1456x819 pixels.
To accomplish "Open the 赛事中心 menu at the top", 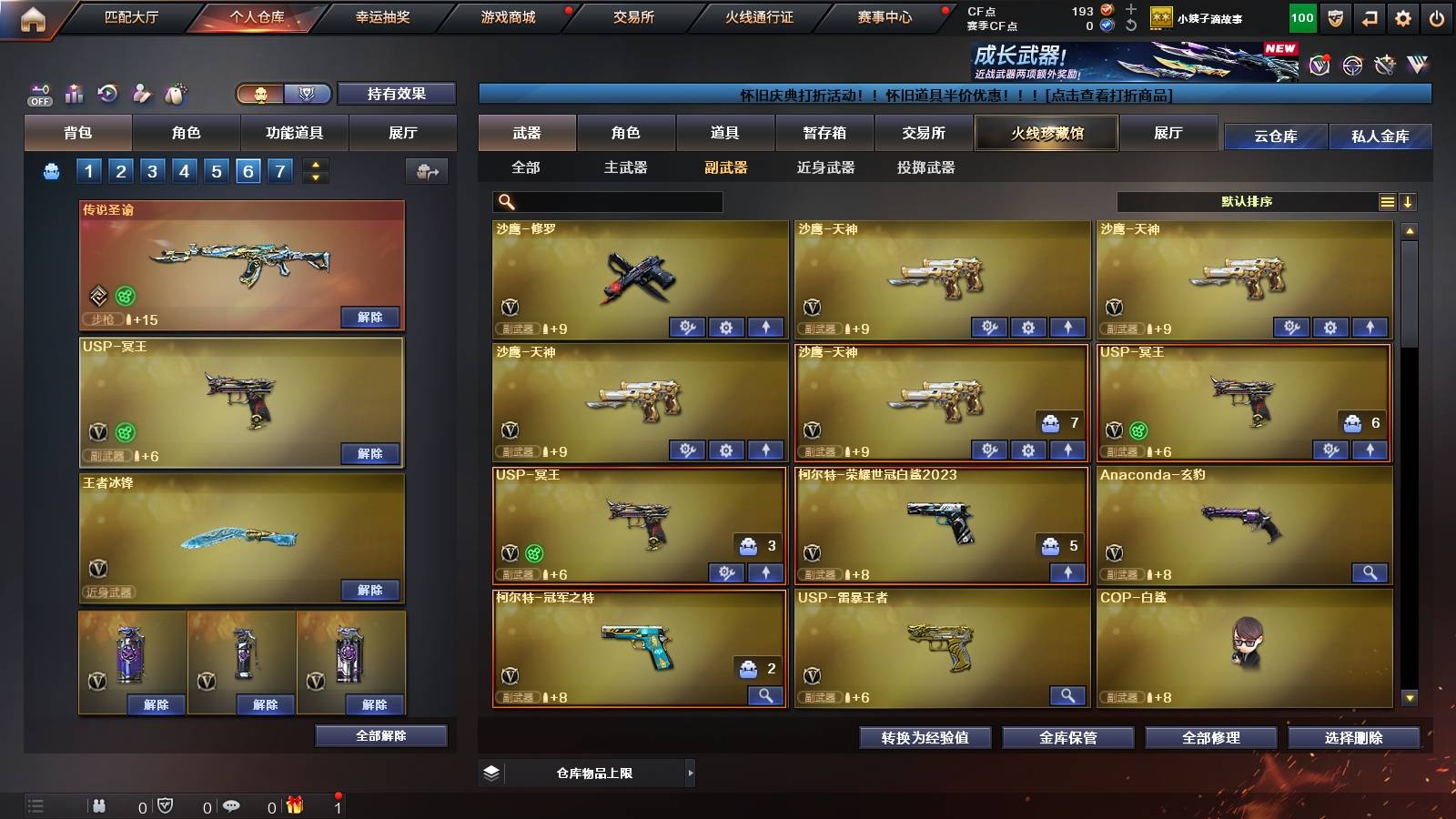I will pyautogui.click(x=885, y=15).
